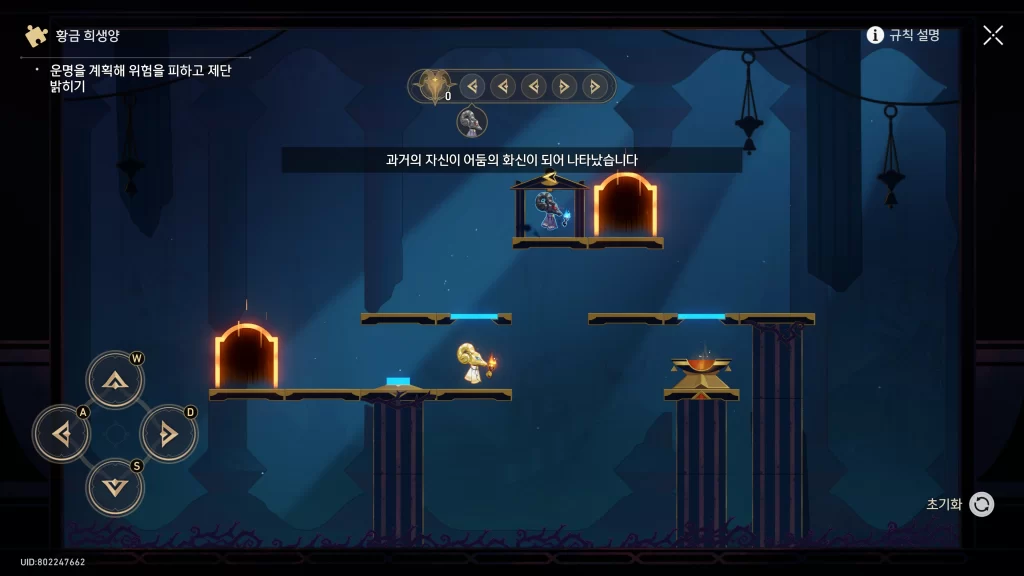Open the 규칙 설명 rules info
The height and width of the screenshot is (576, 1024).
pyautogui.click(x=903, y=35)
